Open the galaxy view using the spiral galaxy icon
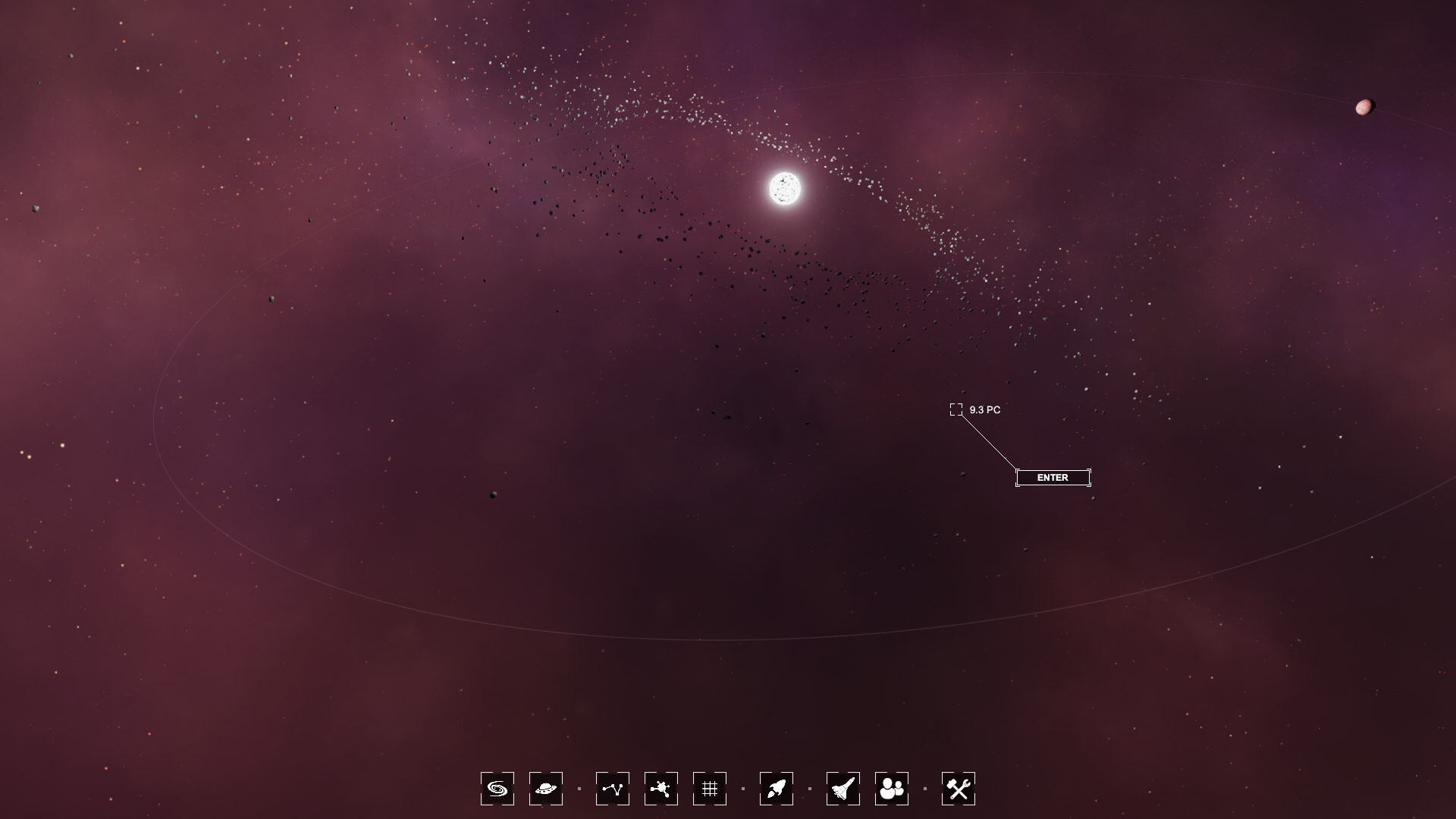This screenshot has width=1456, height=819. point(497,789)
